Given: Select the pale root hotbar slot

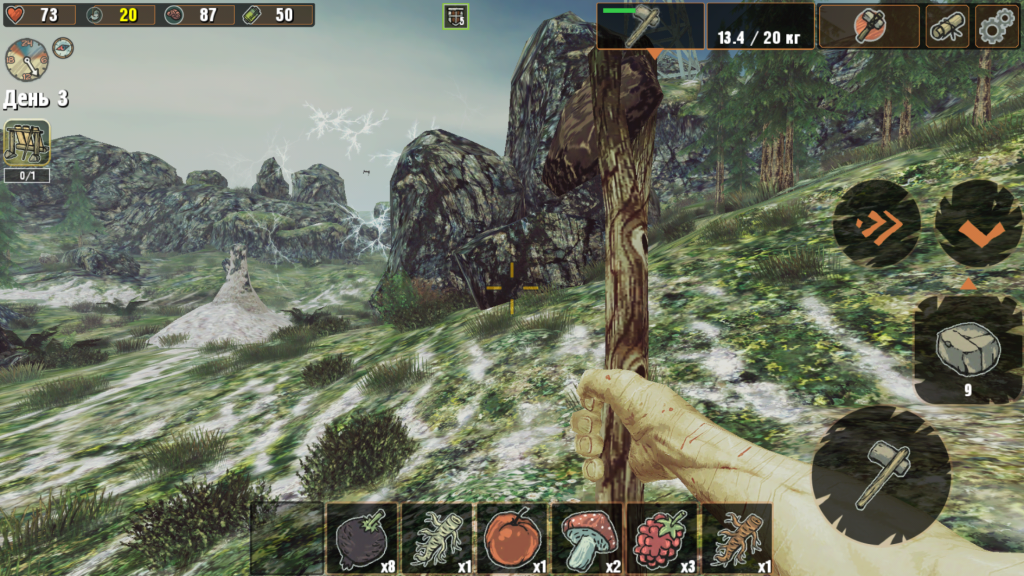Looking at the screenshot, I should (437, 538).
